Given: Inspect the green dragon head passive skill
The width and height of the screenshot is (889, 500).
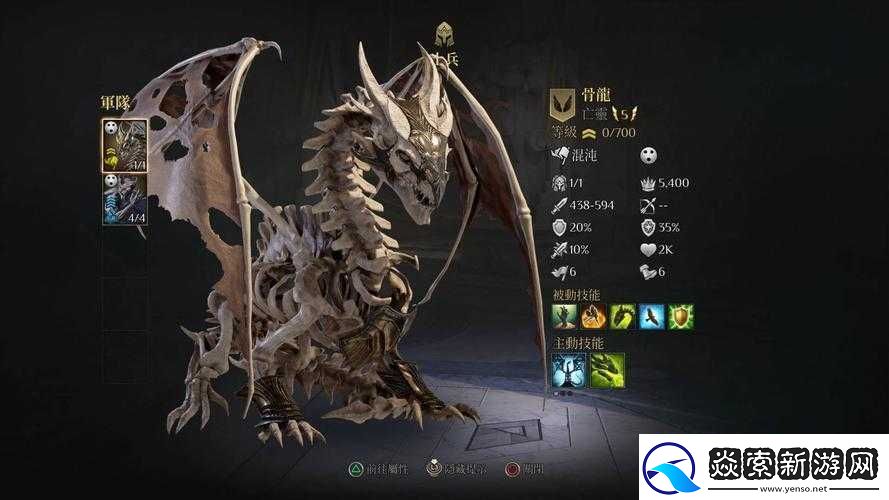Looking at the screenshot, I should pyautogui.click(x=623, y=317).
